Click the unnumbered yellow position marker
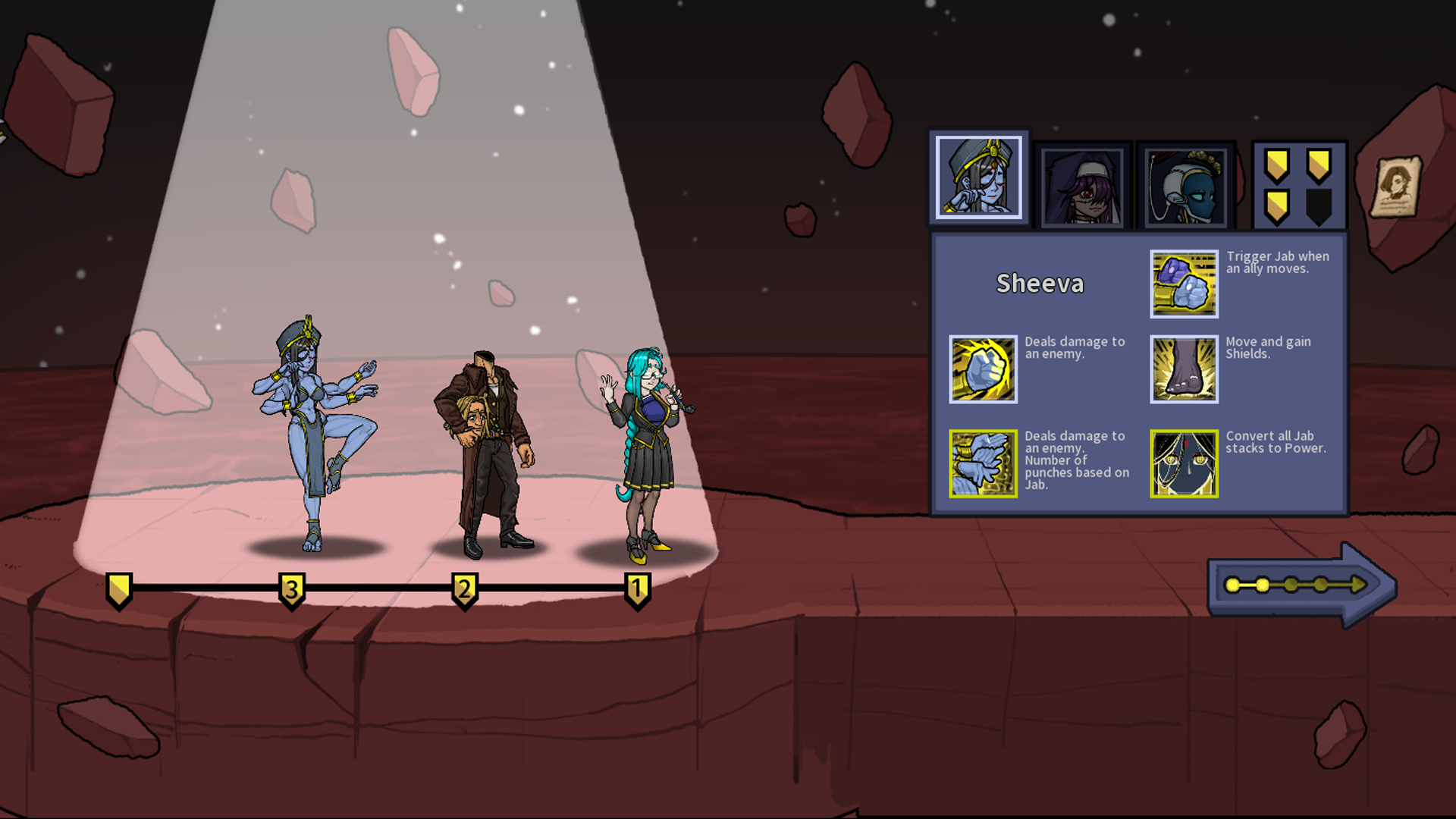 pyautogui.click(x=119, y=589)
